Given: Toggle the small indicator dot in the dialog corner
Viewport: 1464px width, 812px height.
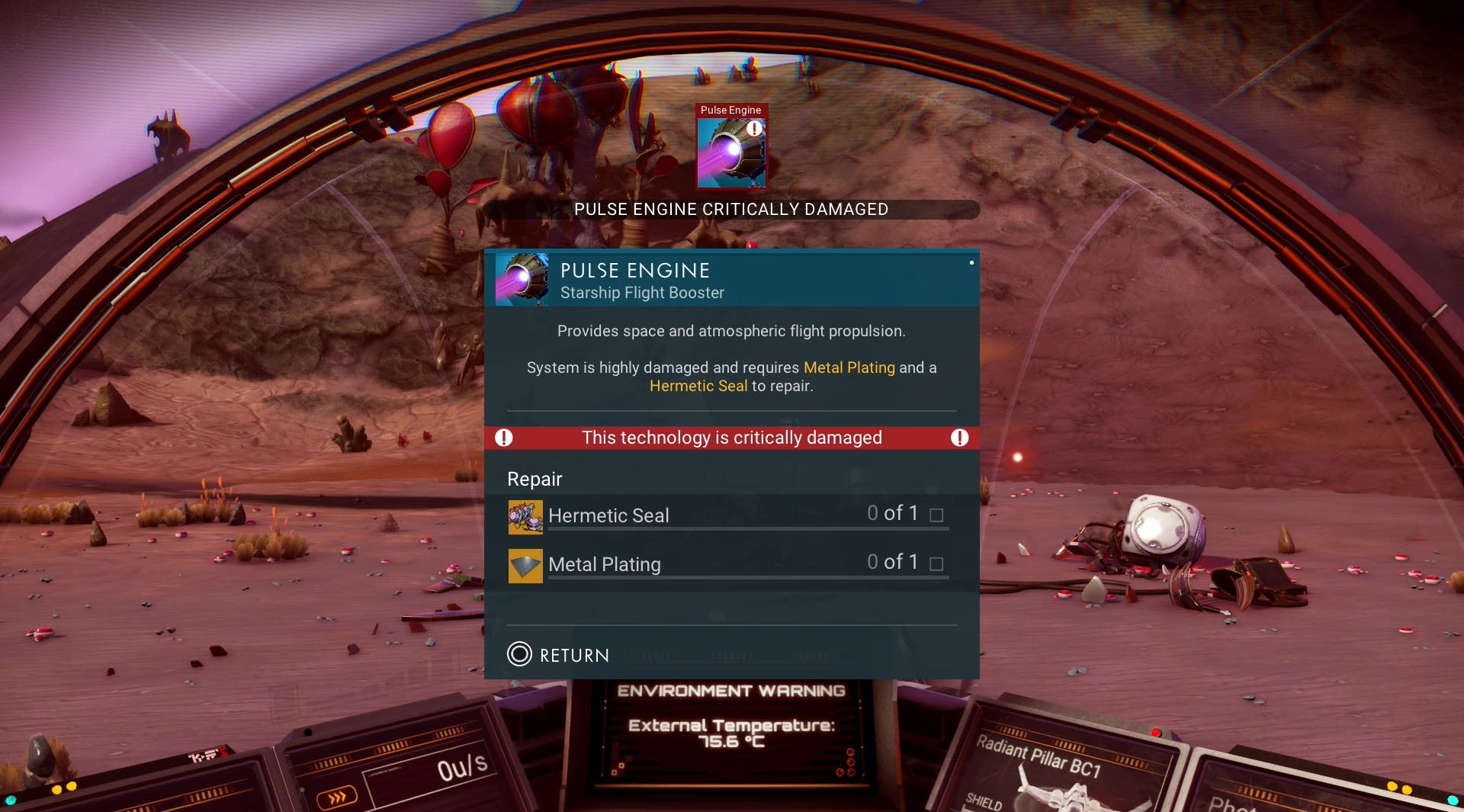Looking at the screenshot, I should pos(971,262).
